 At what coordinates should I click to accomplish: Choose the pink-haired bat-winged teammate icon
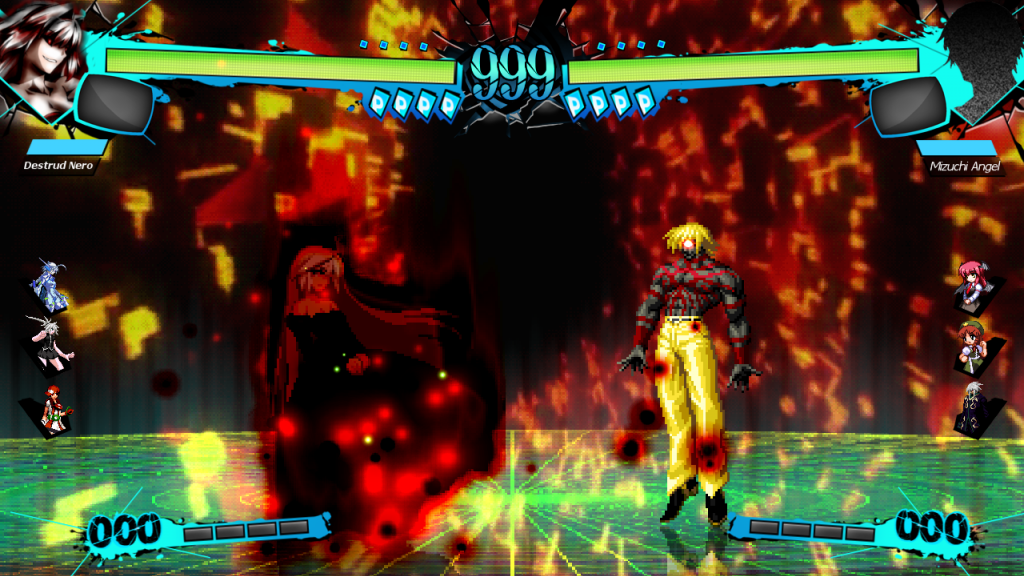coord(972,284)
